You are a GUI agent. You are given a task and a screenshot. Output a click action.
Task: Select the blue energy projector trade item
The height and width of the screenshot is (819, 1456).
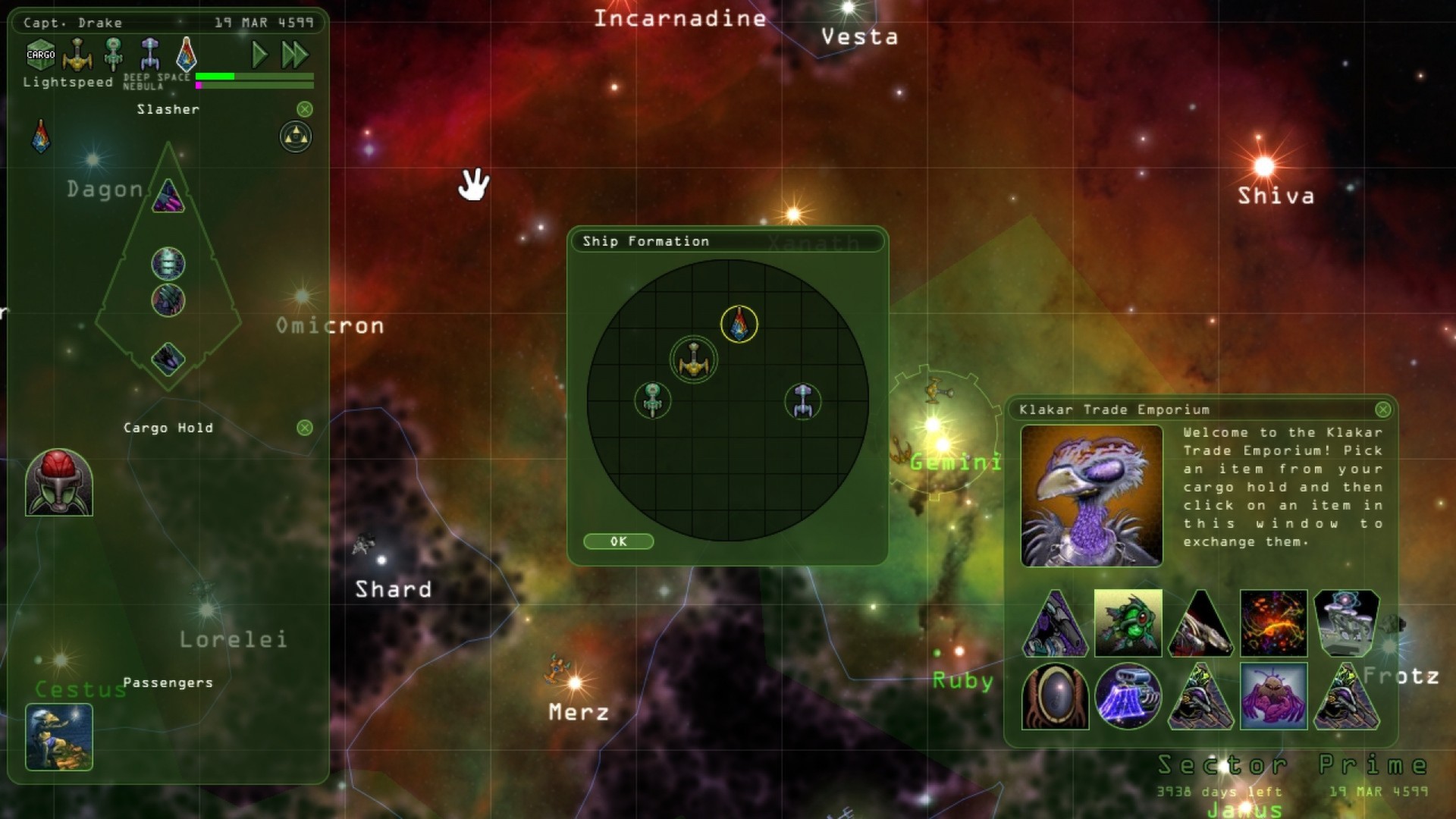point(1127,696)
